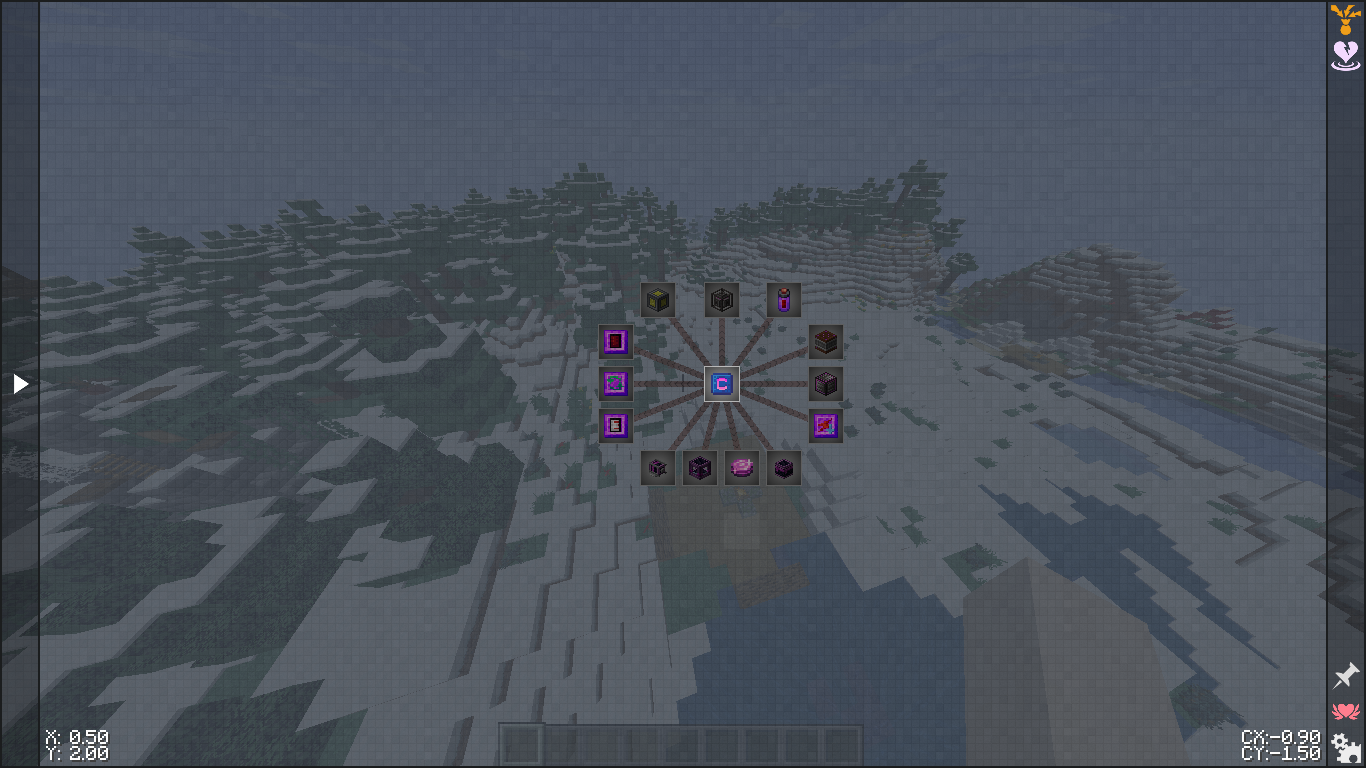This screenshot has width=1366, height=768.
Task: Expand the chapter panel with the side arrow
Action: [x=19, y=382]
